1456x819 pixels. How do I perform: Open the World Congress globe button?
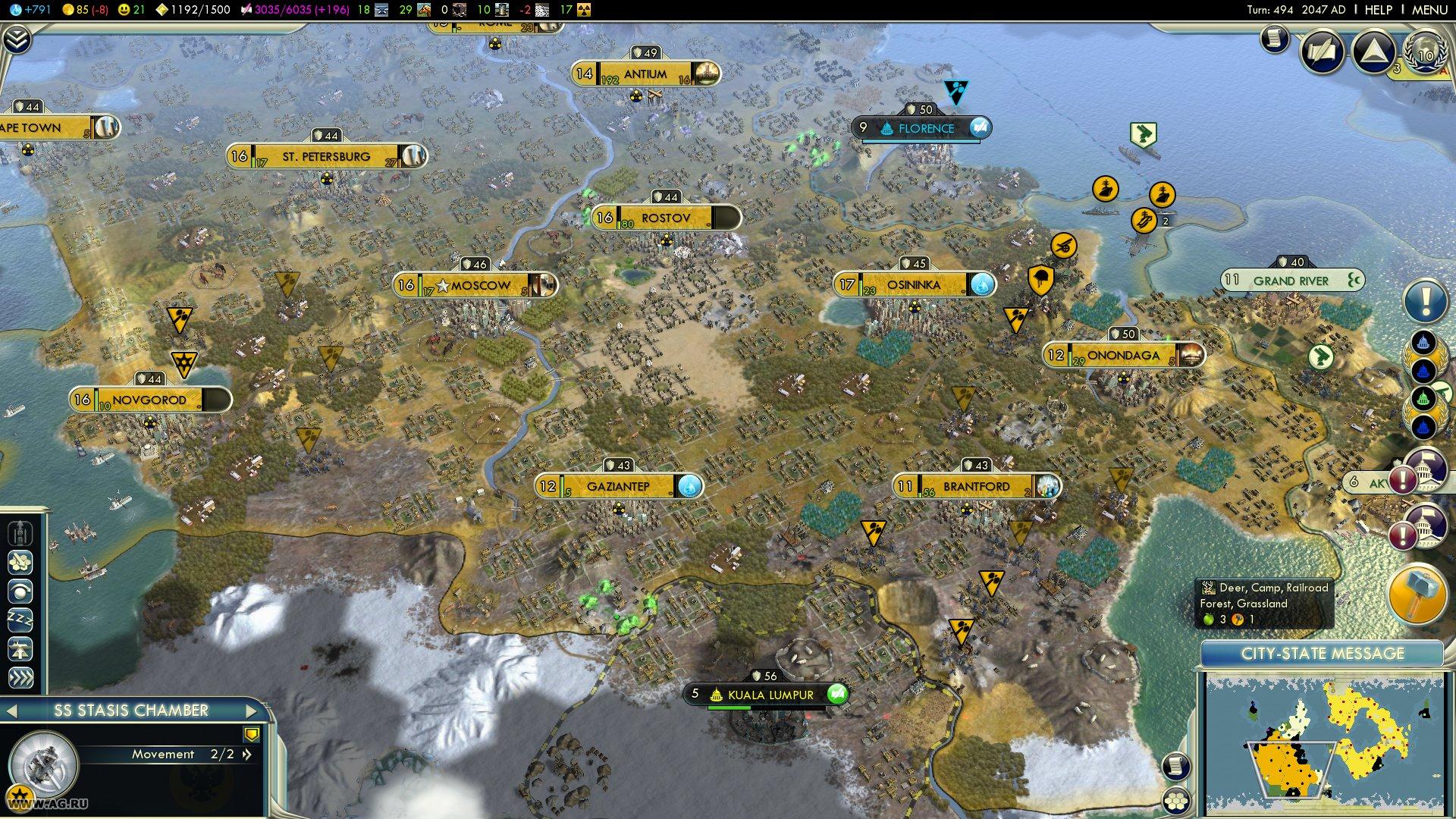pos(1425,52)
